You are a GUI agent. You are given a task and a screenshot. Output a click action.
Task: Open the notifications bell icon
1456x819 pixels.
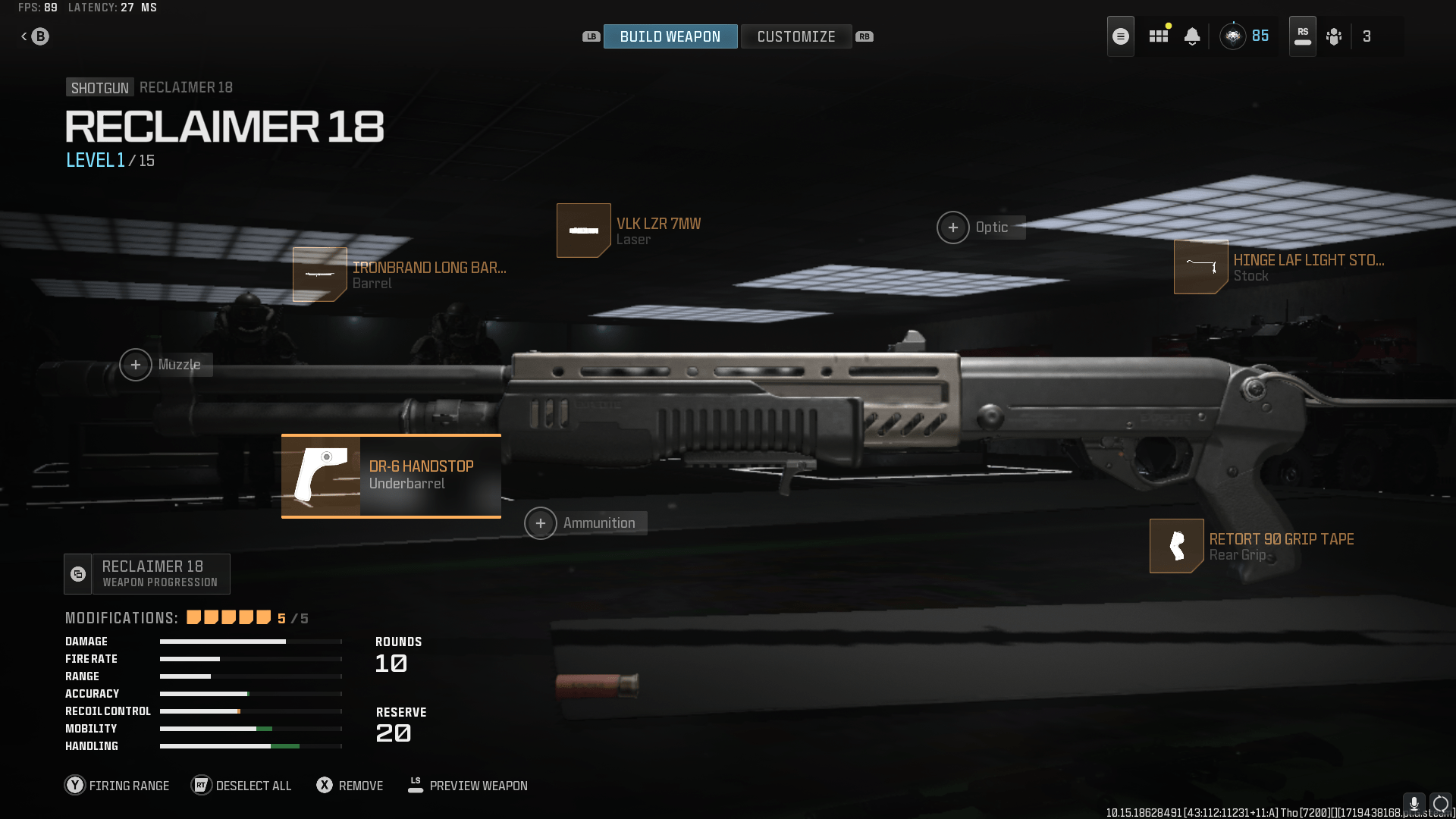[1192, 36]
